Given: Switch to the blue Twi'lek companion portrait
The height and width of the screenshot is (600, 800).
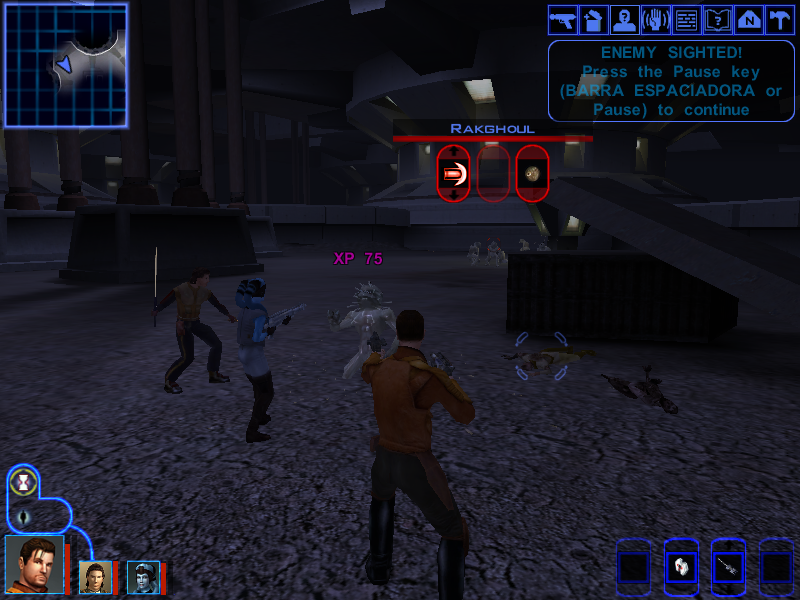Looking at the screenshot, I should tap(142, 576).
